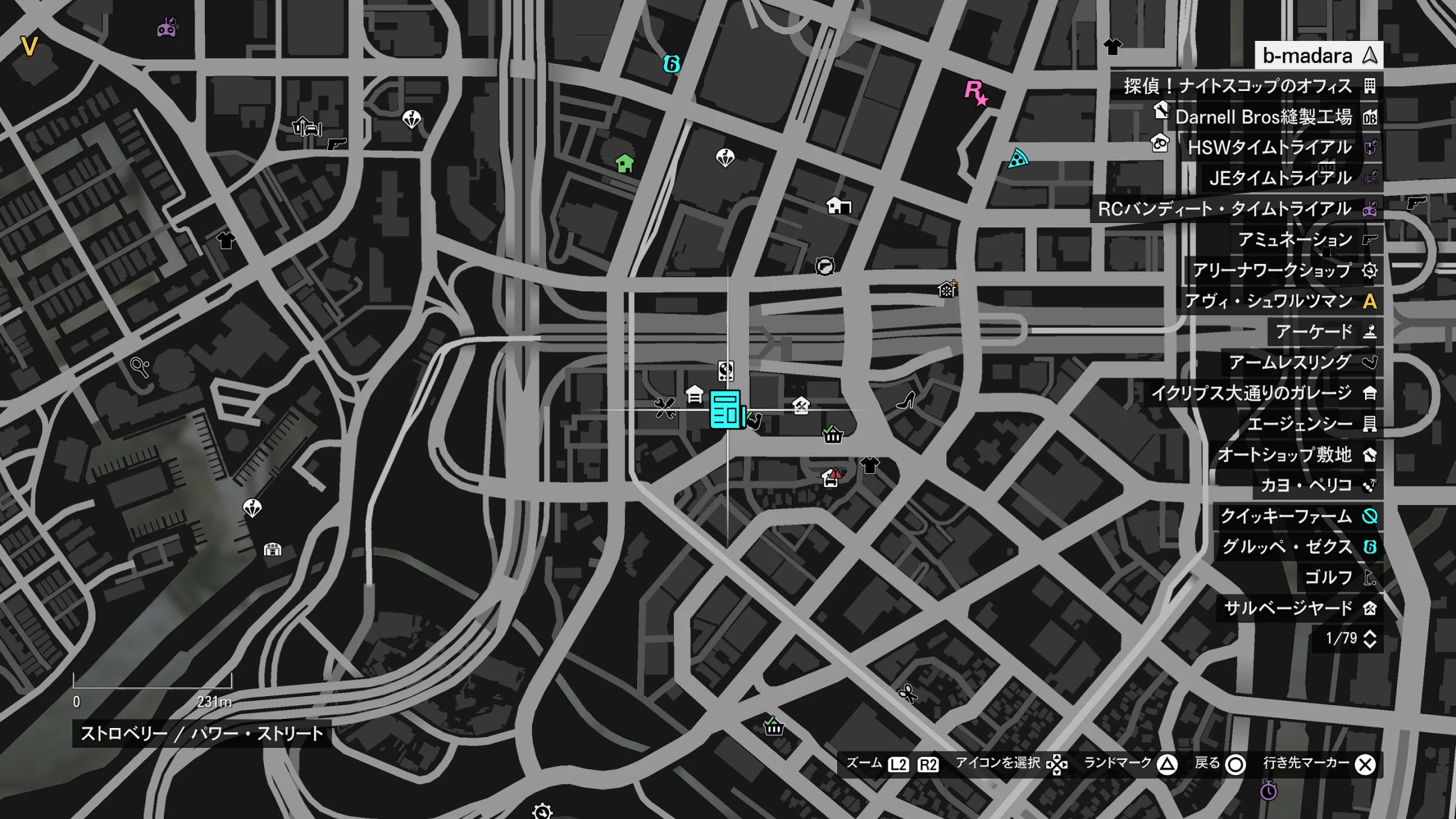The image size is (1456, 819).
Task: Click the green house map marker
Action: point(624,164)
